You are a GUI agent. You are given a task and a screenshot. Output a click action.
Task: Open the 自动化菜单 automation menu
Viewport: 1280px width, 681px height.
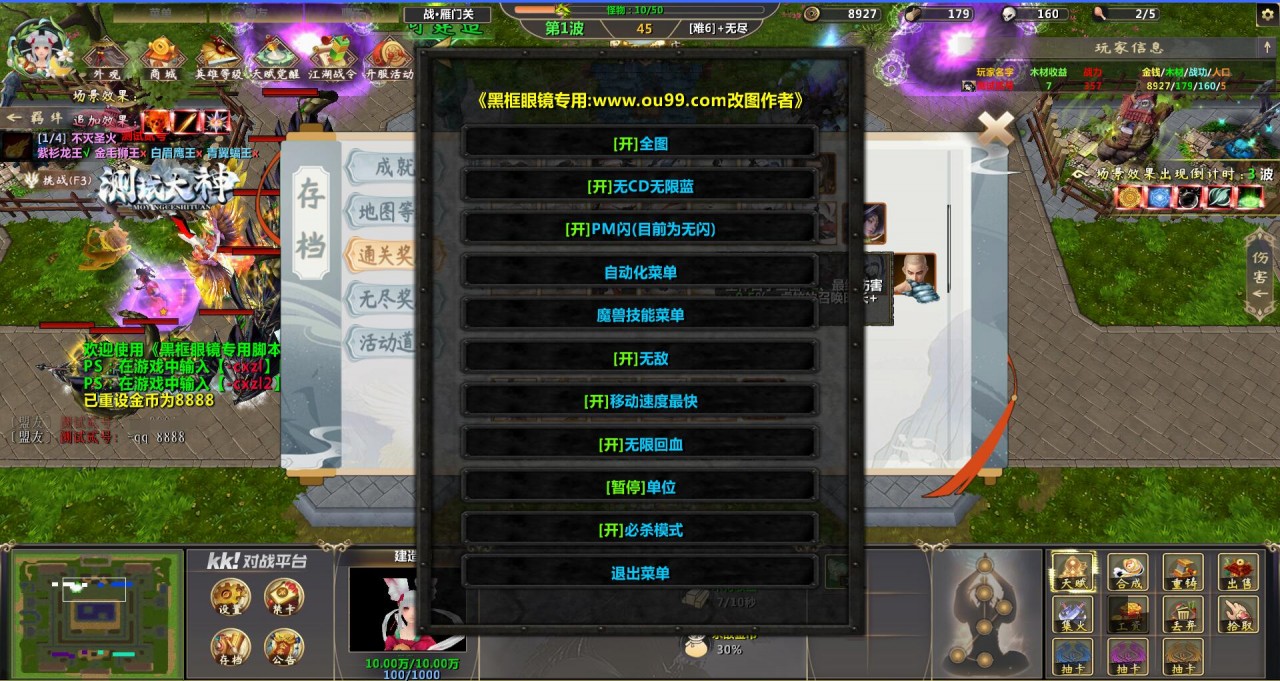coord(640,272)
